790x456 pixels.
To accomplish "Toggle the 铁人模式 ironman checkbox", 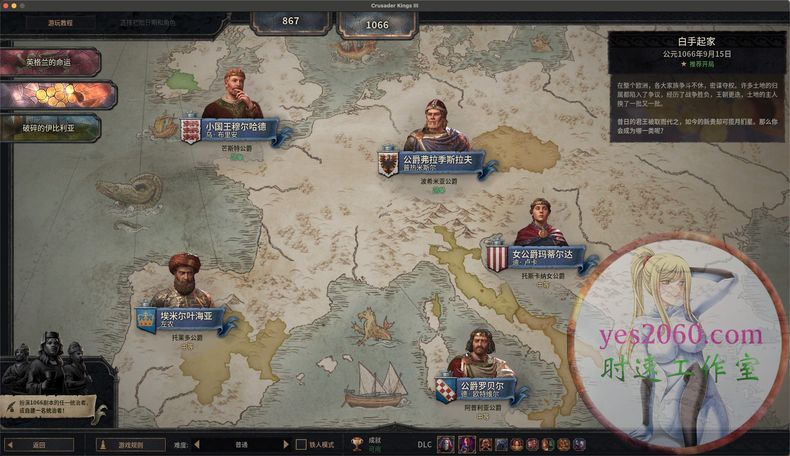I will [x=301, y=444].
